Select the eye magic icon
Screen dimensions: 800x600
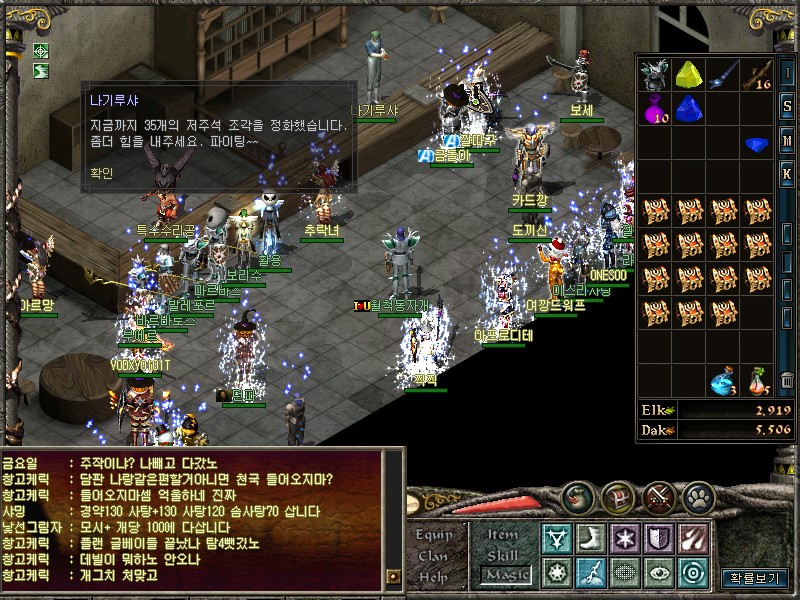(658, 572)
